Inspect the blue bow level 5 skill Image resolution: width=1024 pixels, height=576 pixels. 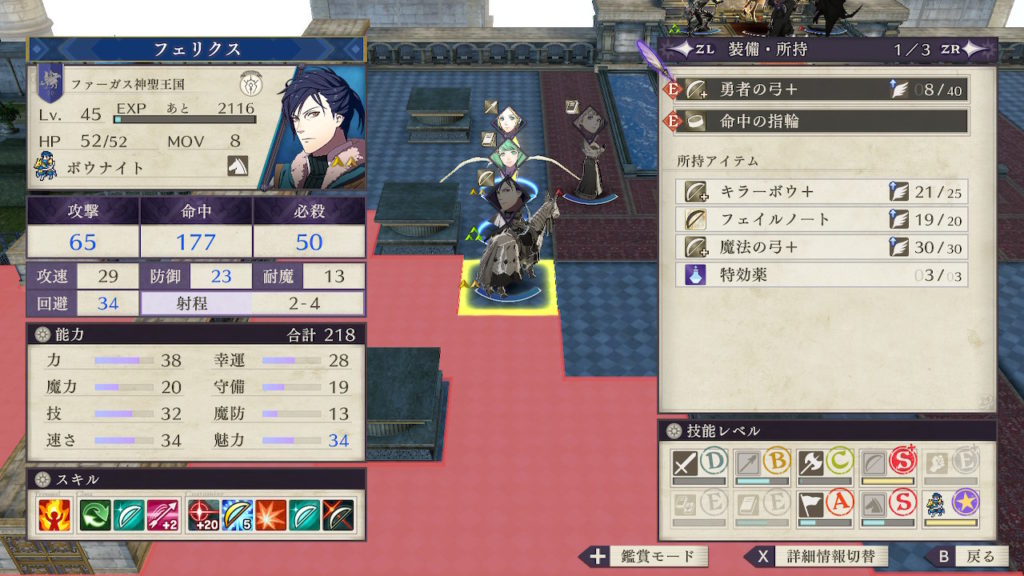click(236, 515)
